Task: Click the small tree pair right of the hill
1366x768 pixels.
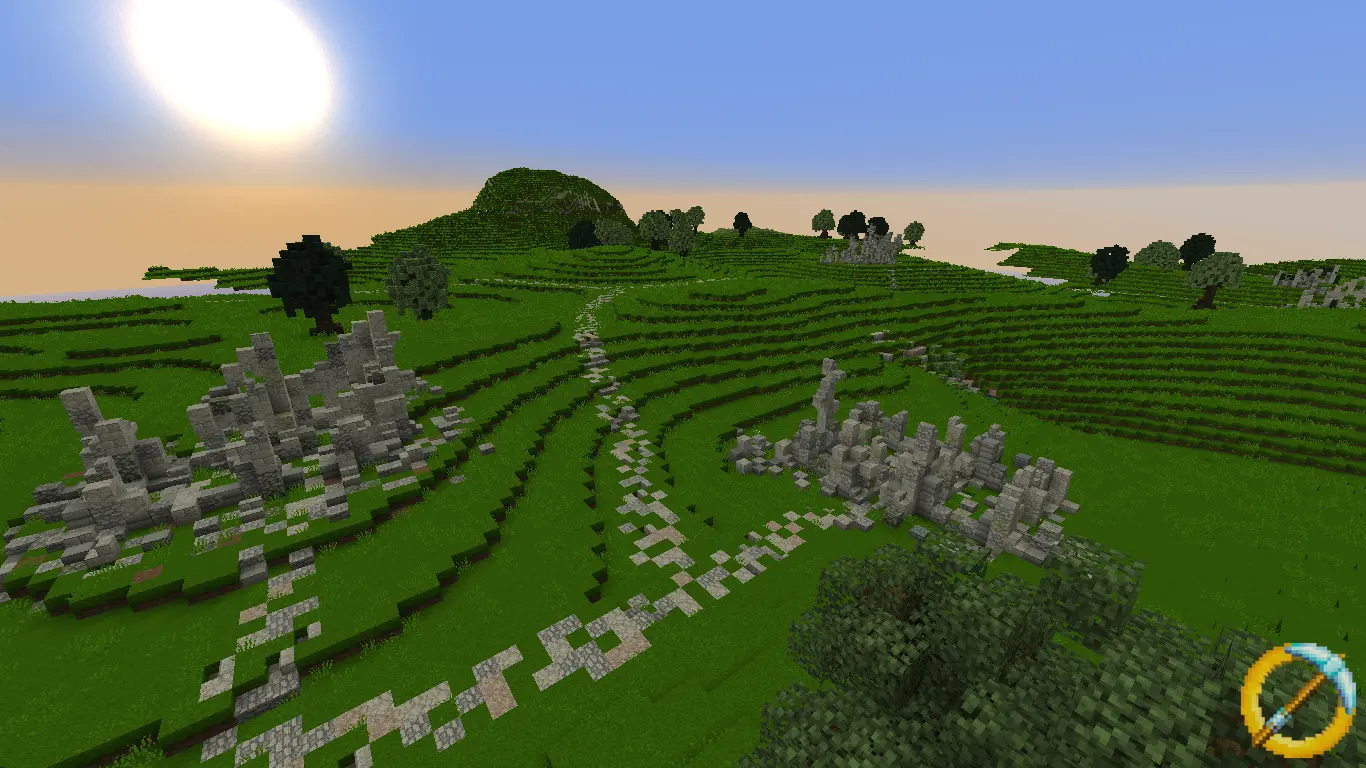Action: (x=670, y=225)
